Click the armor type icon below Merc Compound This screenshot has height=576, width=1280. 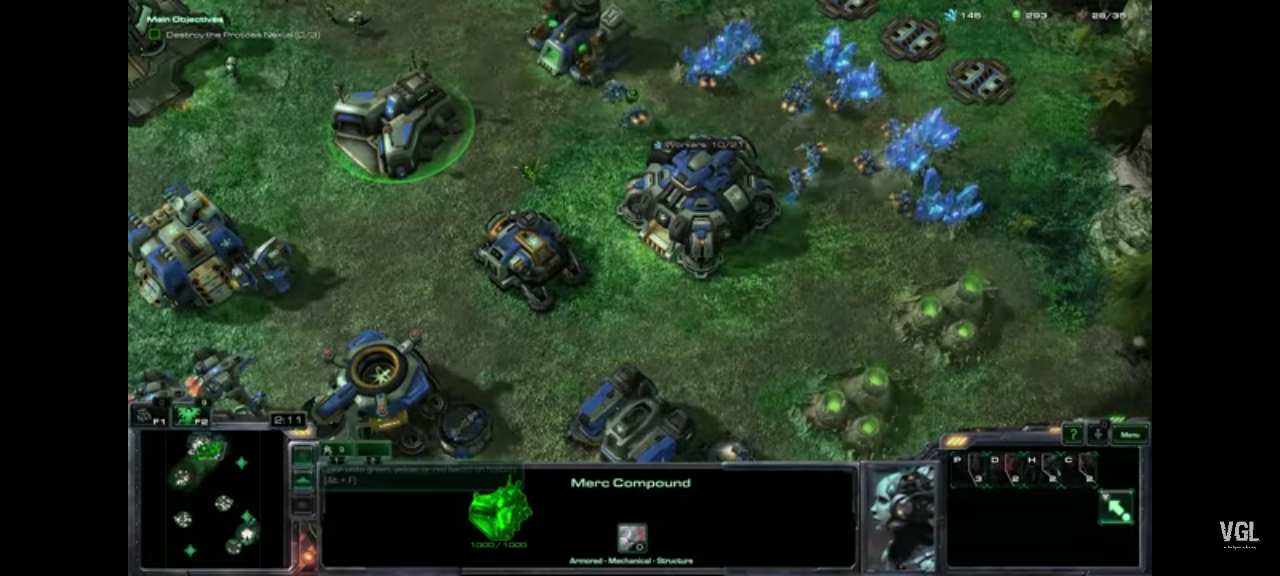pyautogui.click(x=631, y=538)
